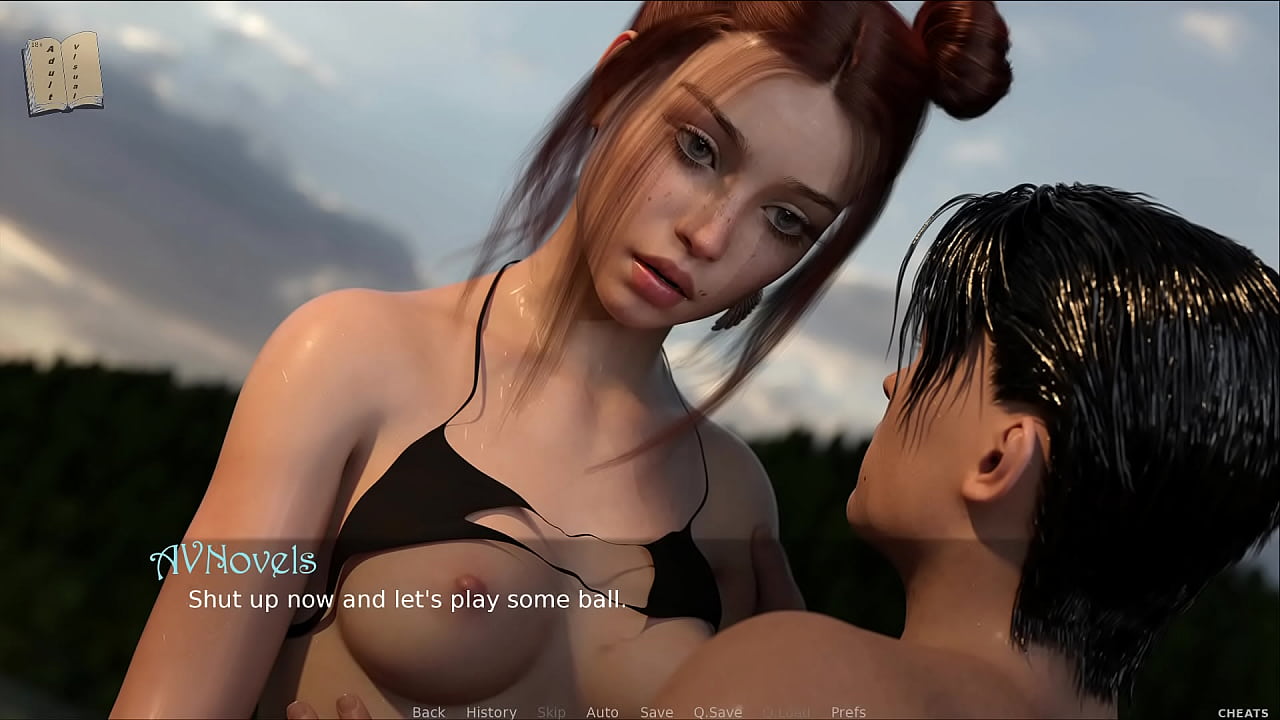Open the dialogue History
This screenshot has height=720, width=1280.
pos(491,712)
